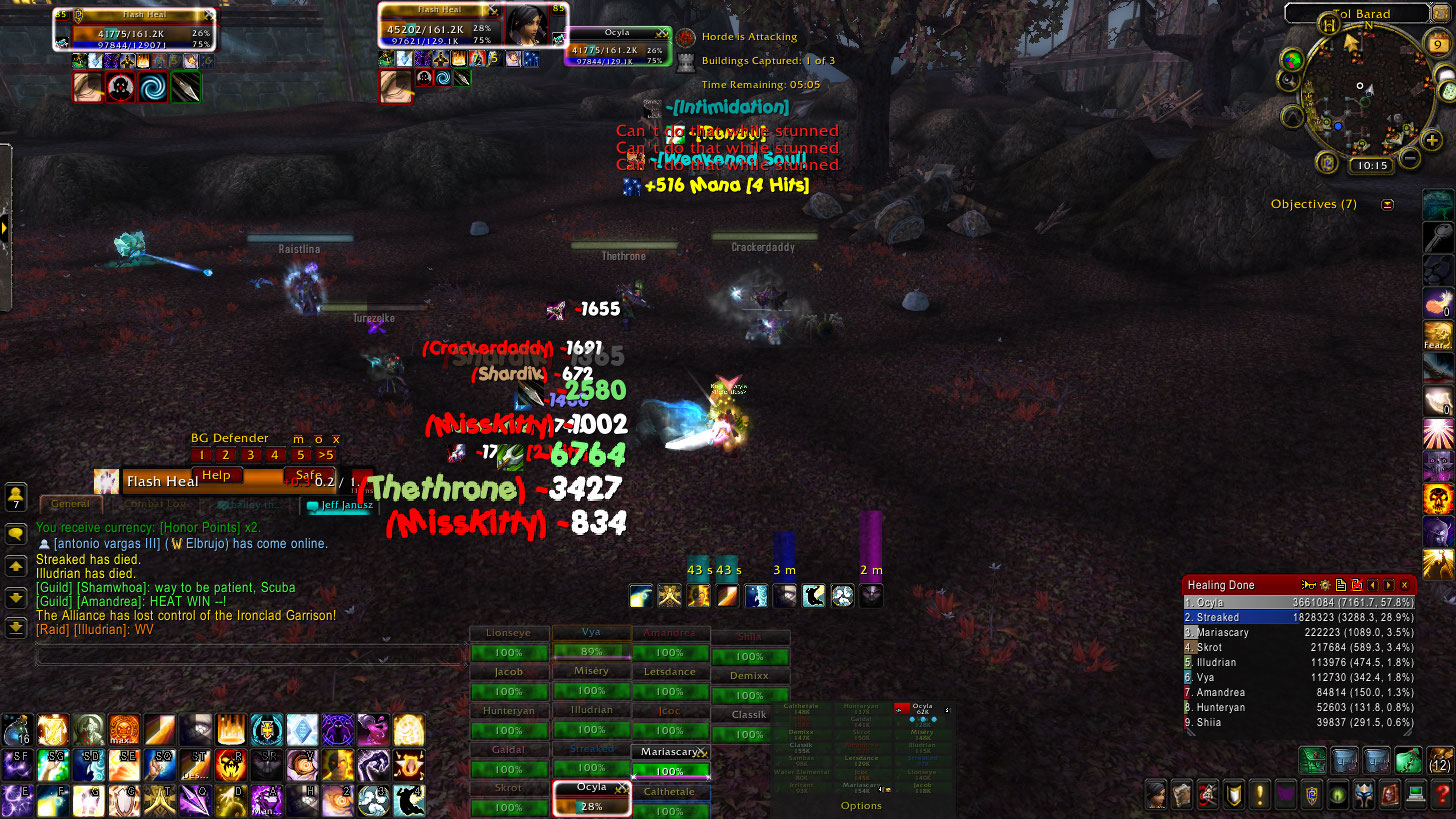1456x819 pixels.
Task: Close the Healing Done meter window
Action: [x=1405, y=585]
